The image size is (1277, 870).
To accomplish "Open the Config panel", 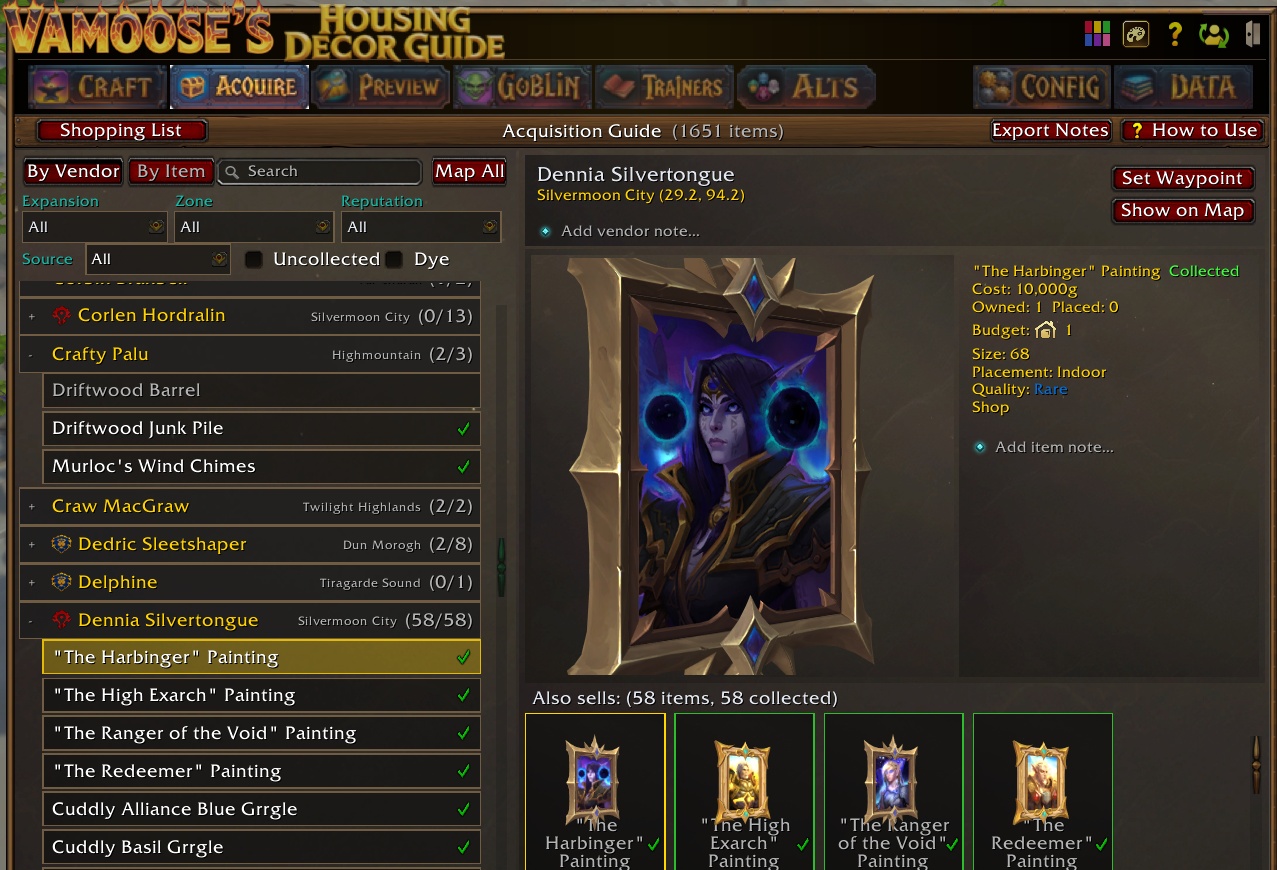I will click(x=1040, y=87).
